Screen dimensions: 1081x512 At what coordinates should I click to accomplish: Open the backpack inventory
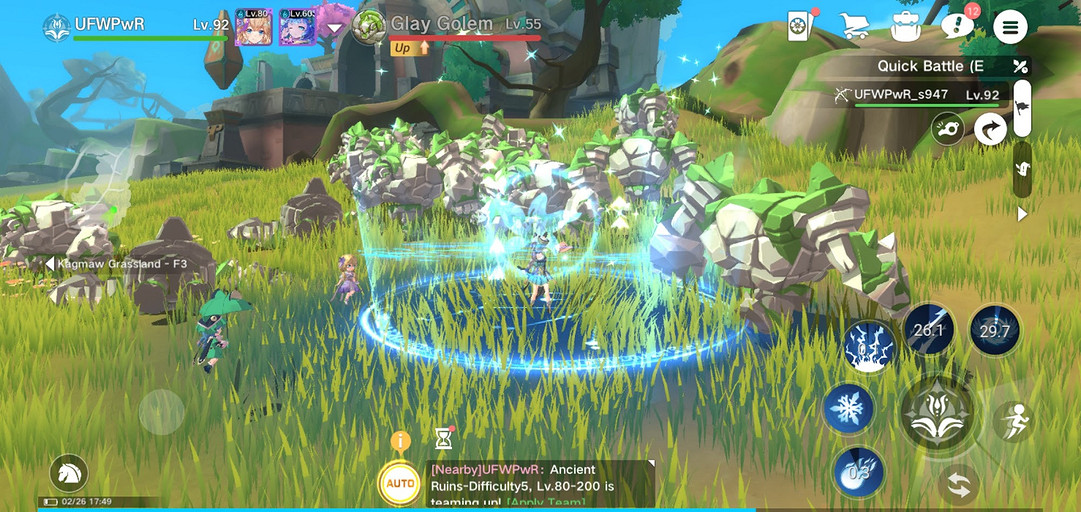click(906, 27)
